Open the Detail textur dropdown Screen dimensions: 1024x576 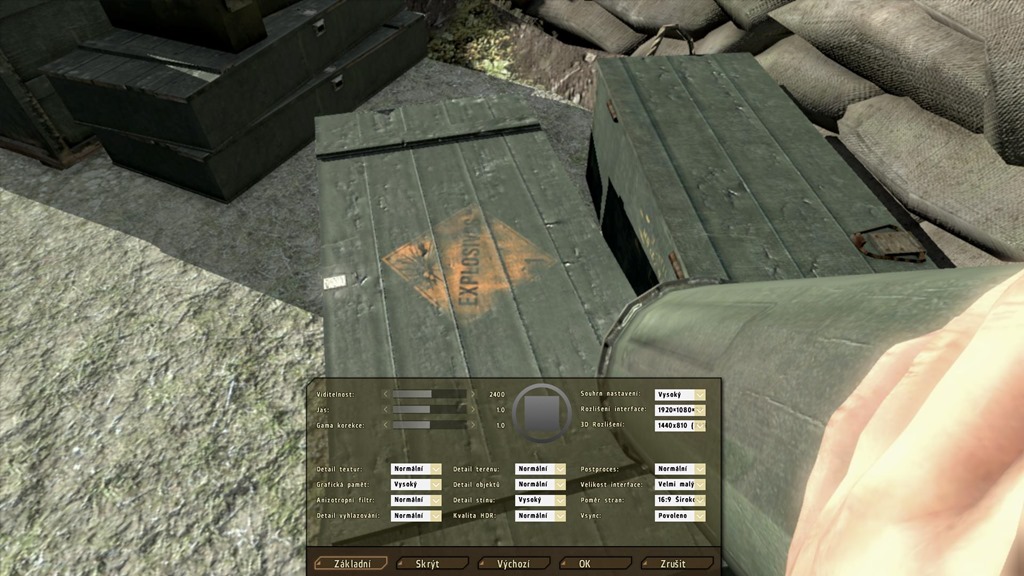pos(416,469)
